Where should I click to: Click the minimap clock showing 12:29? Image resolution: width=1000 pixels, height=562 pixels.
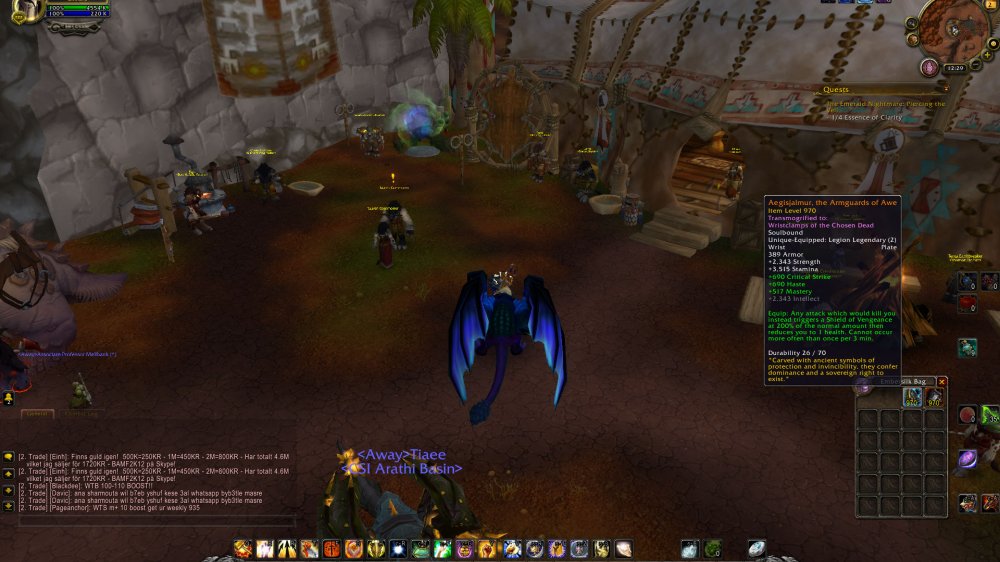(955, 68)
